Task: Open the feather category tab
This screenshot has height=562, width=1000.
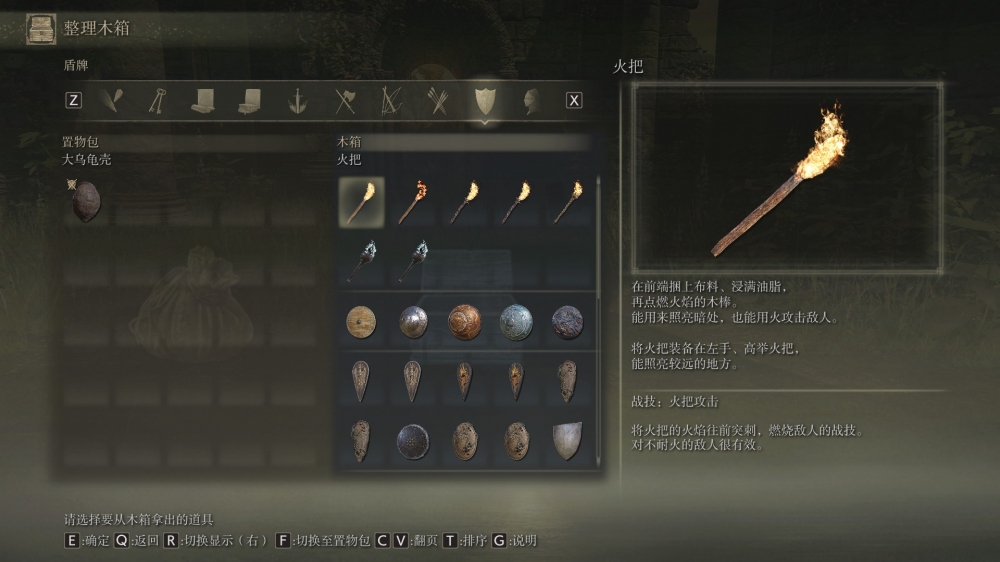Action: [x=111, y=100]
